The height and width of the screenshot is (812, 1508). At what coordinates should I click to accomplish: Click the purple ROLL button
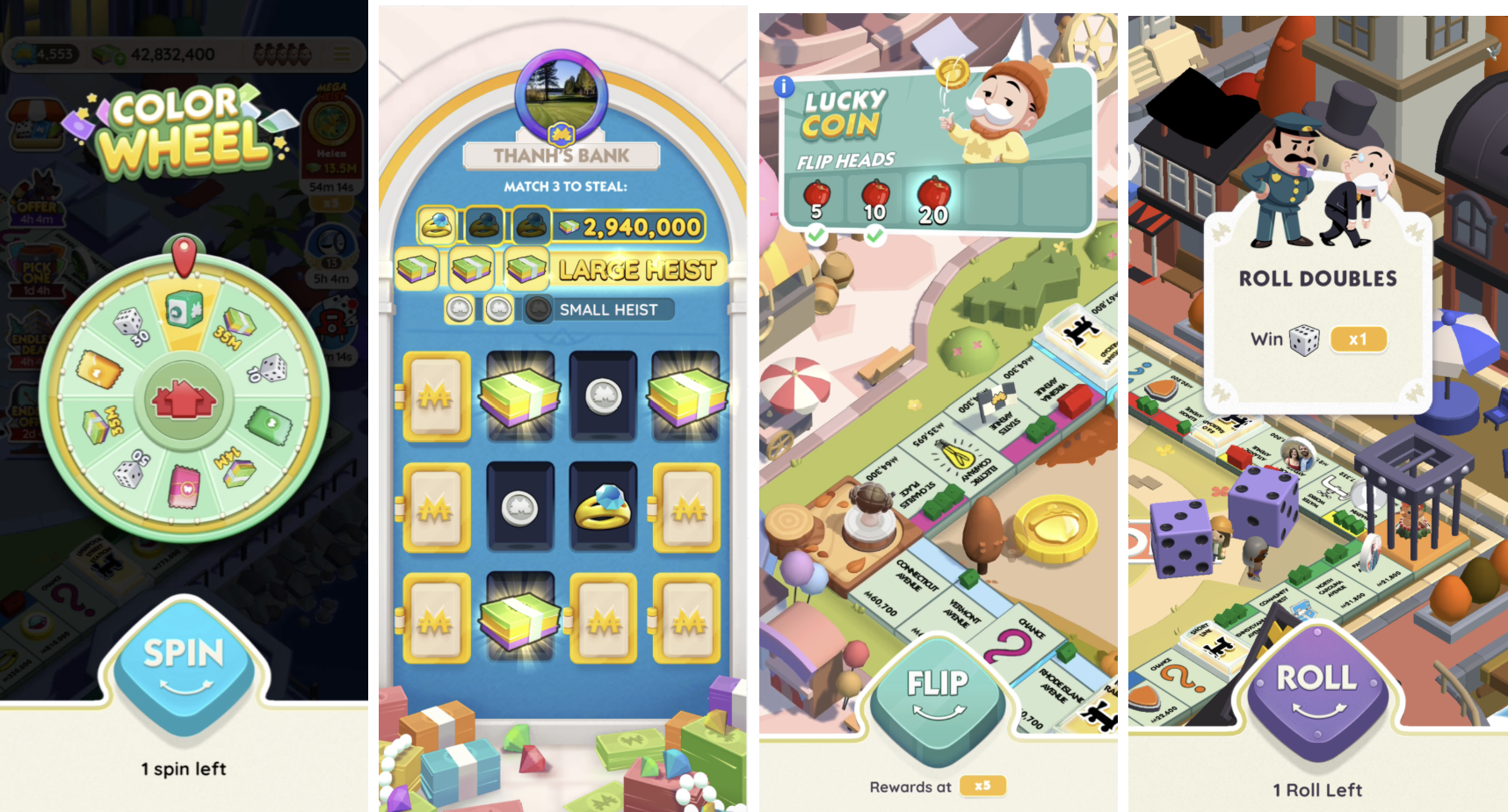(x=1316, y=687)
